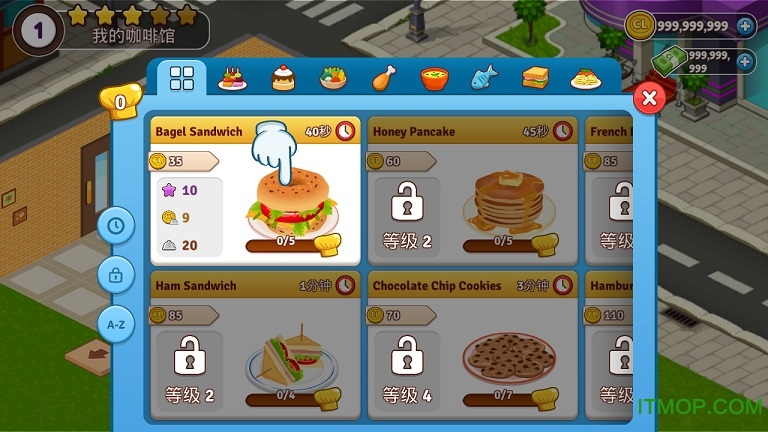Switch to the fish category tab
Screen dimensions: 768x432
[483, 79]
